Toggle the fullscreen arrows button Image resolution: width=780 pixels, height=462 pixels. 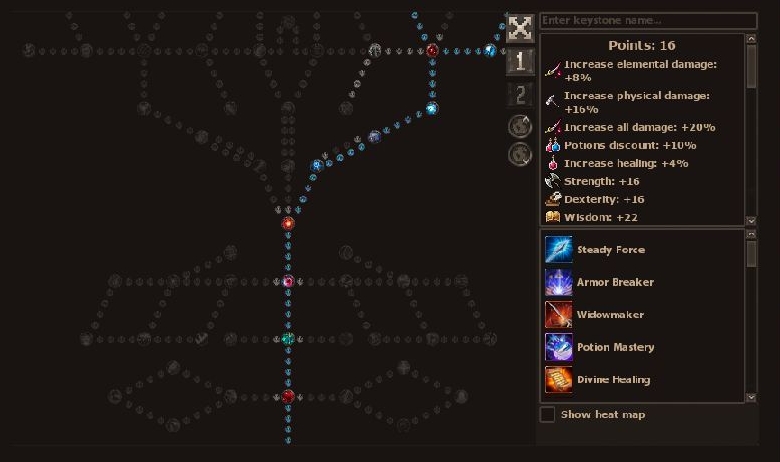520,28
